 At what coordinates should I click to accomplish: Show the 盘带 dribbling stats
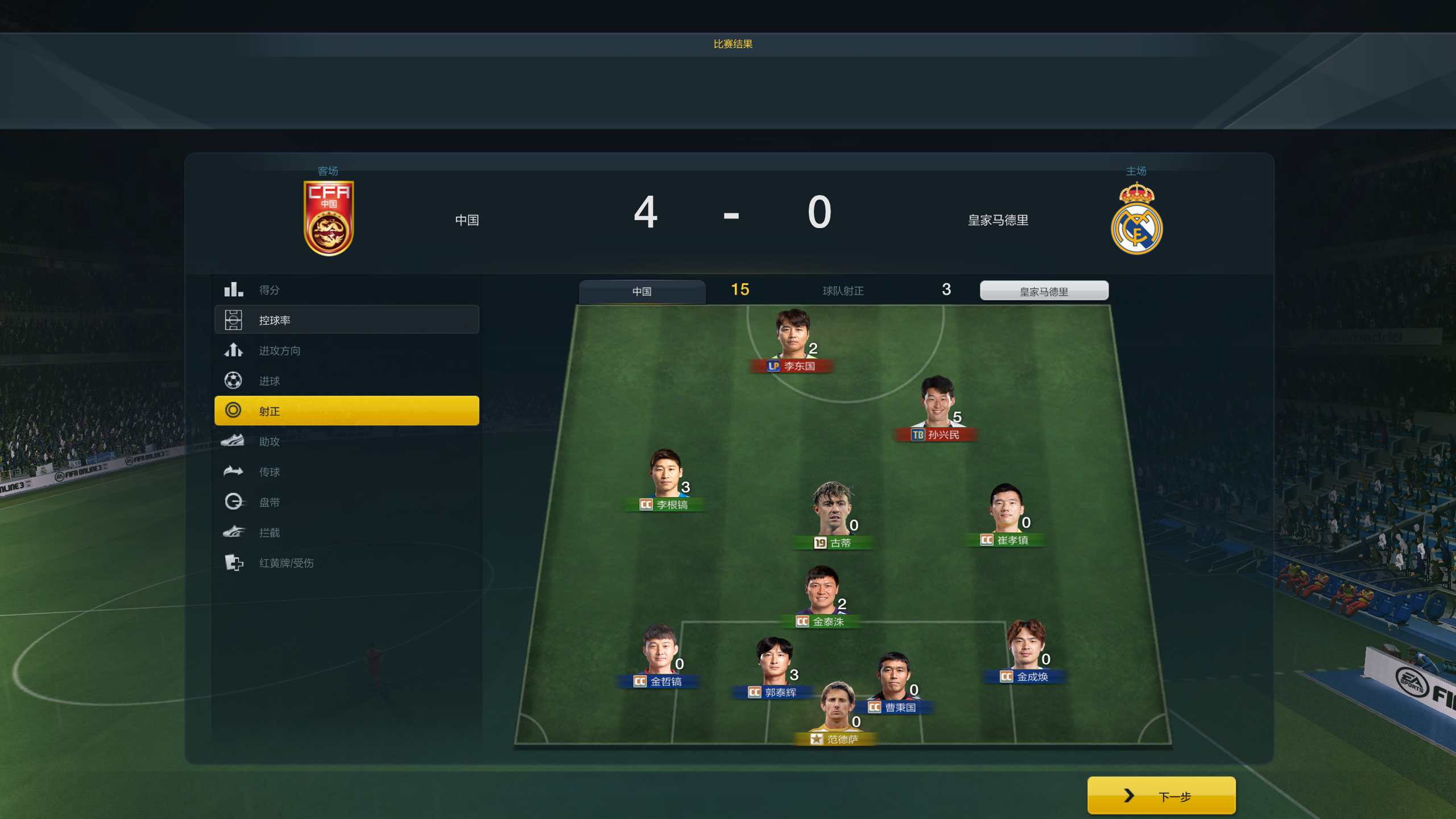coord(346,502)
